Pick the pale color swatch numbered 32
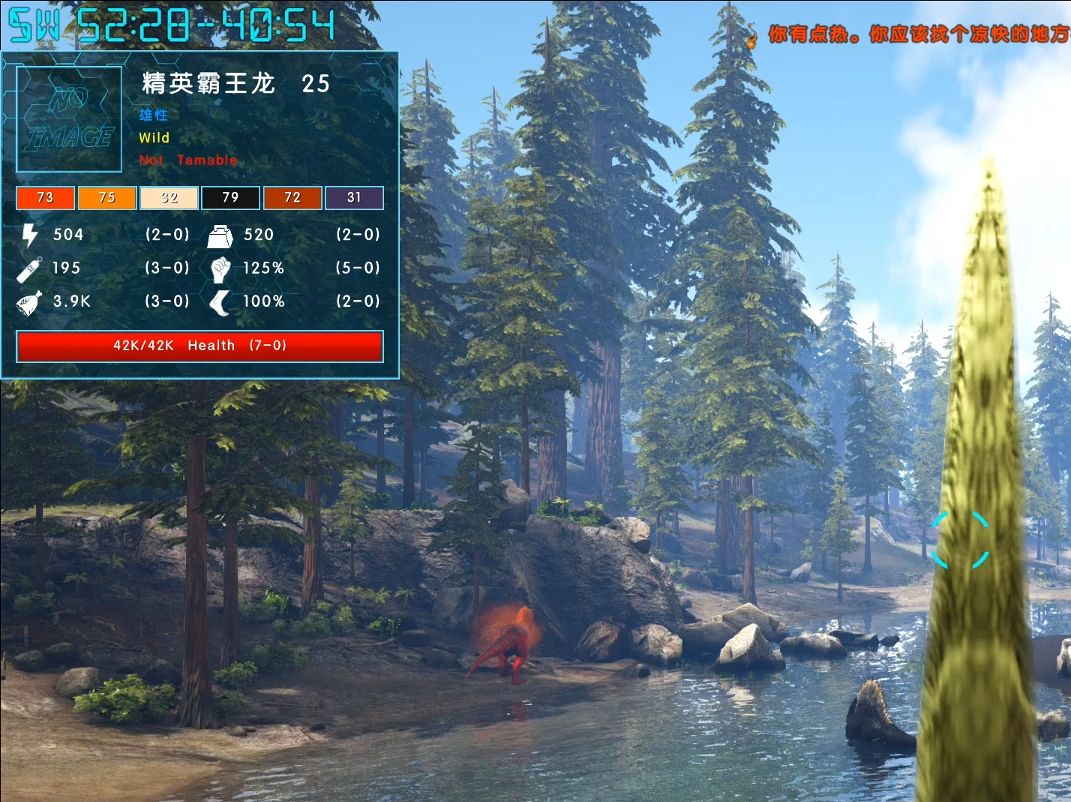The width and height of the screenshot is (1071, 802). click(169, 197)
